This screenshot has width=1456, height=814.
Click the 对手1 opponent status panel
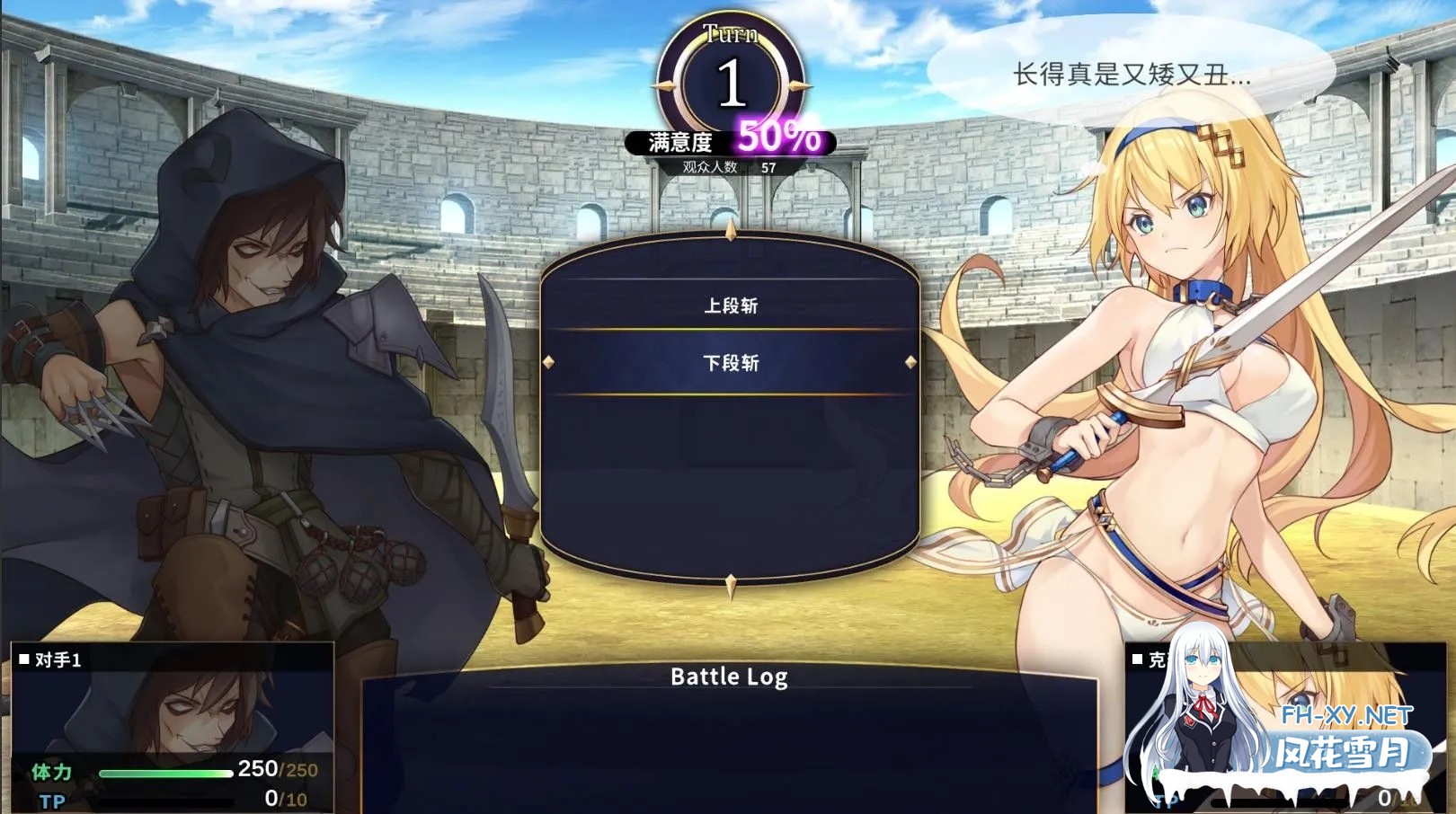pos(173,726)
